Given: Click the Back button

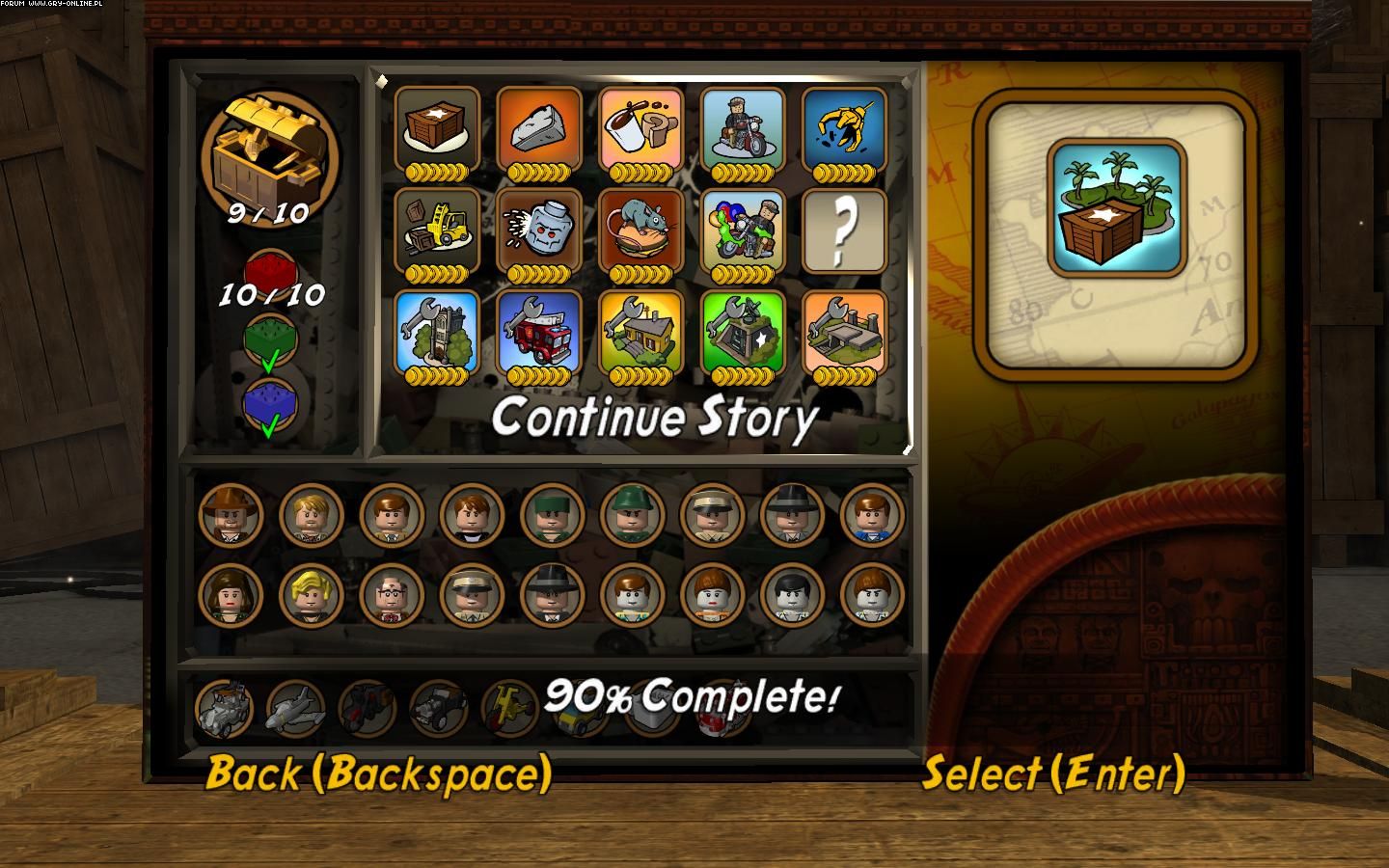Looking at the screenshot, I should (x=378, y=773).
